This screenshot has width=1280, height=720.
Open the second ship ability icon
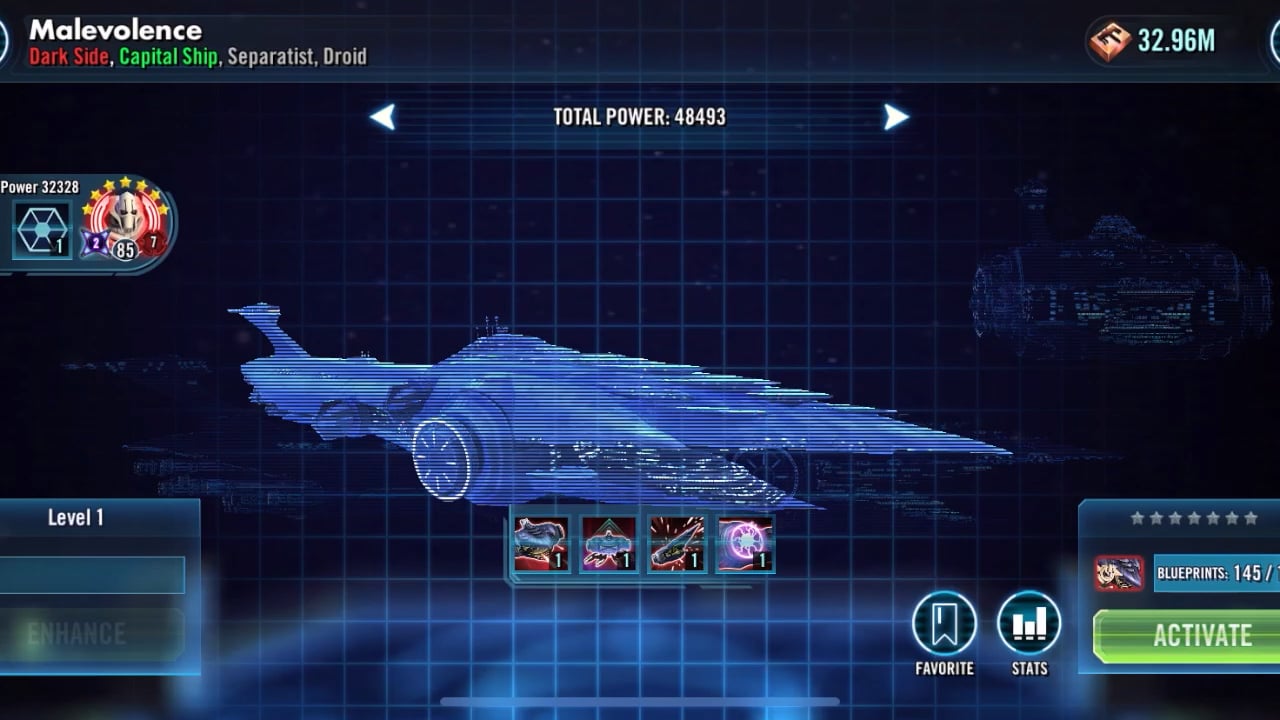coord(608,544)
